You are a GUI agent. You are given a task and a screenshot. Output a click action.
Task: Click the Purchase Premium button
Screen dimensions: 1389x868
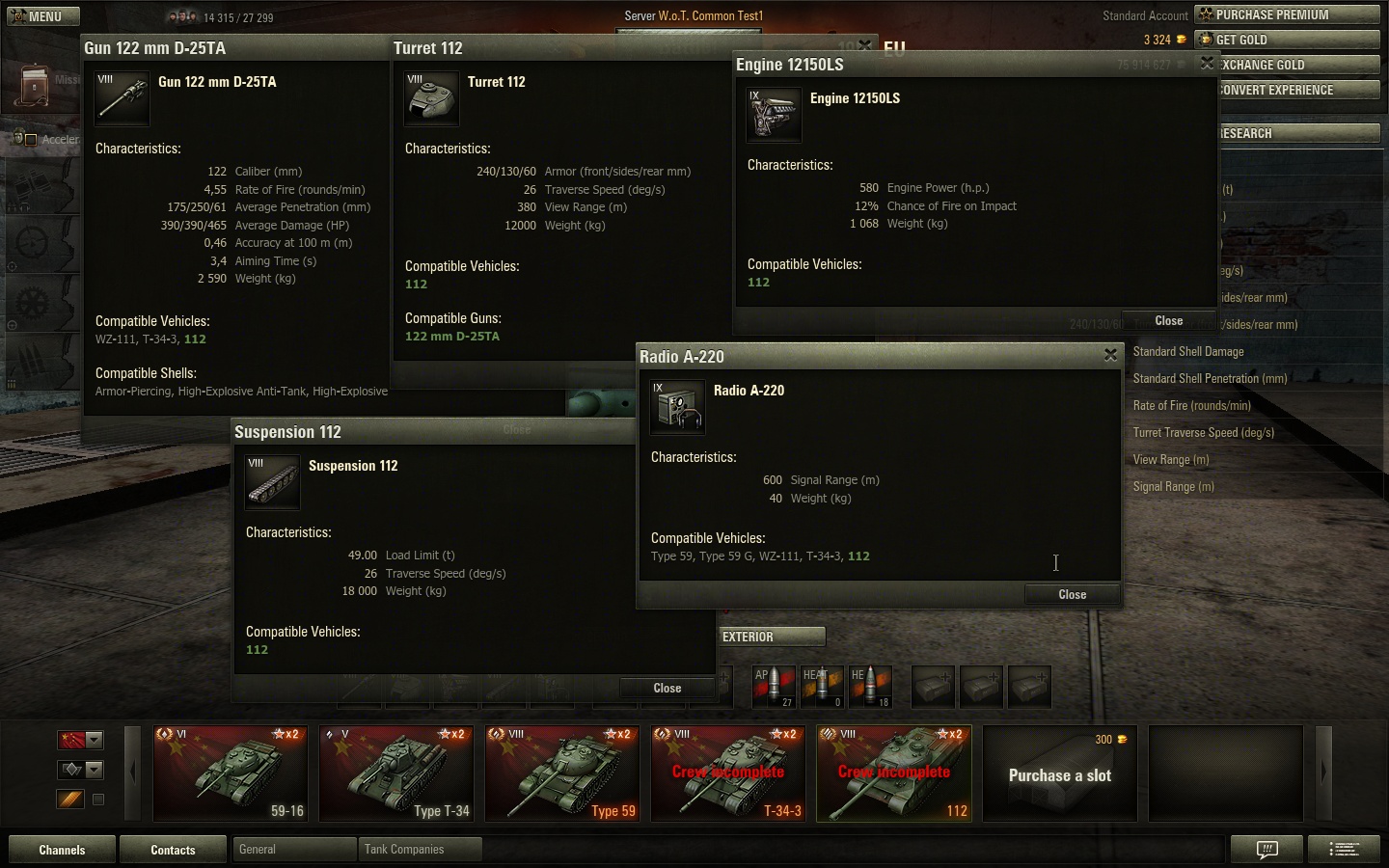(1287, 14)
